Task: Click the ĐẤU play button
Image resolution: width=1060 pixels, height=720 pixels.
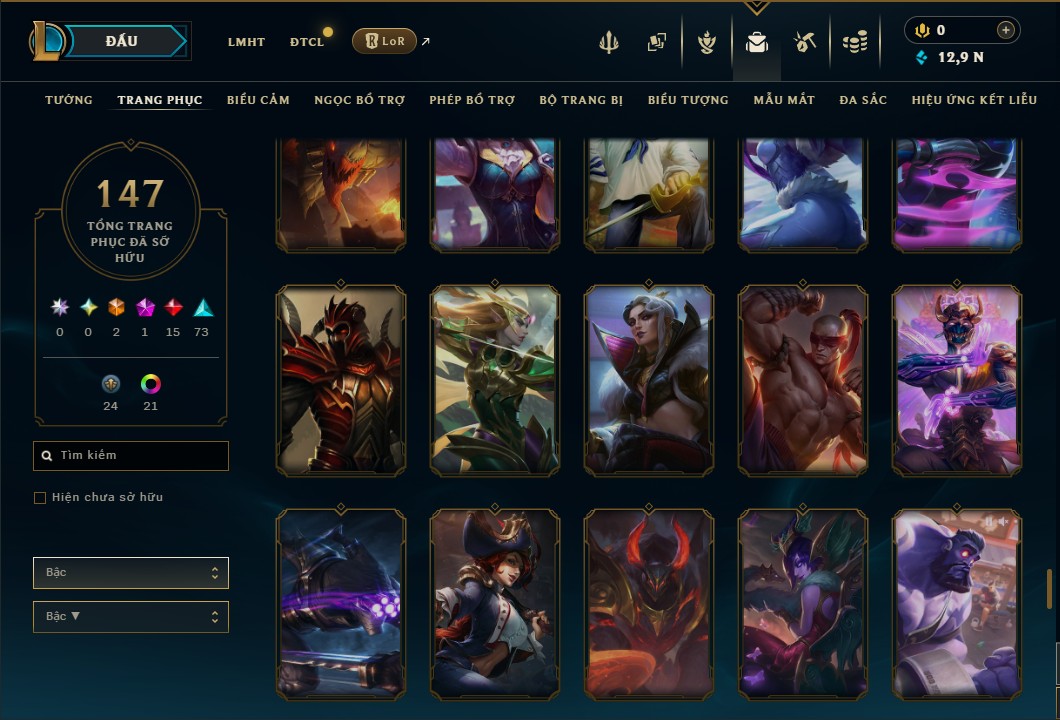Action: click(x=122, y=41)
